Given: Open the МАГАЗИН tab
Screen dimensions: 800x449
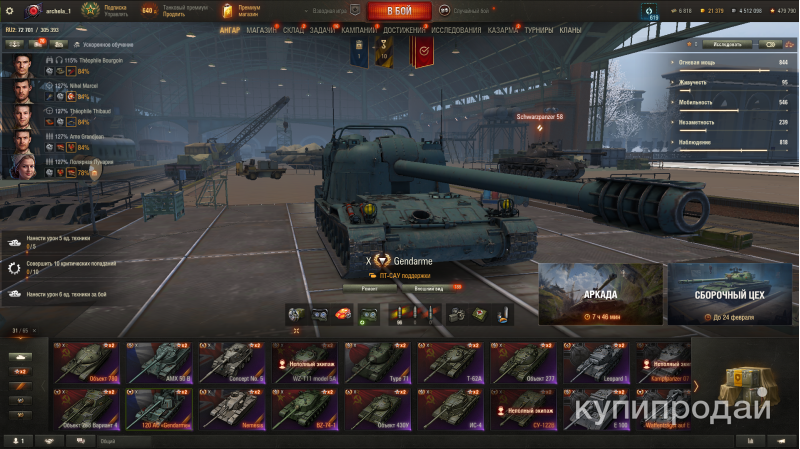Looking at the screenshot, I should click(261, 30).
